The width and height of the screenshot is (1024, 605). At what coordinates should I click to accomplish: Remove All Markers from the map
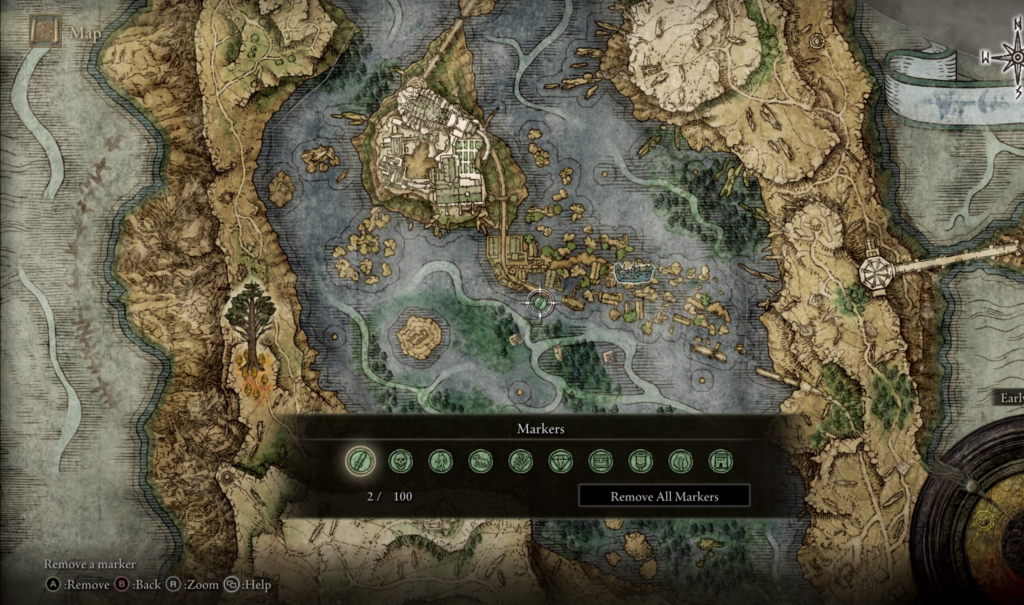[664, 496]
